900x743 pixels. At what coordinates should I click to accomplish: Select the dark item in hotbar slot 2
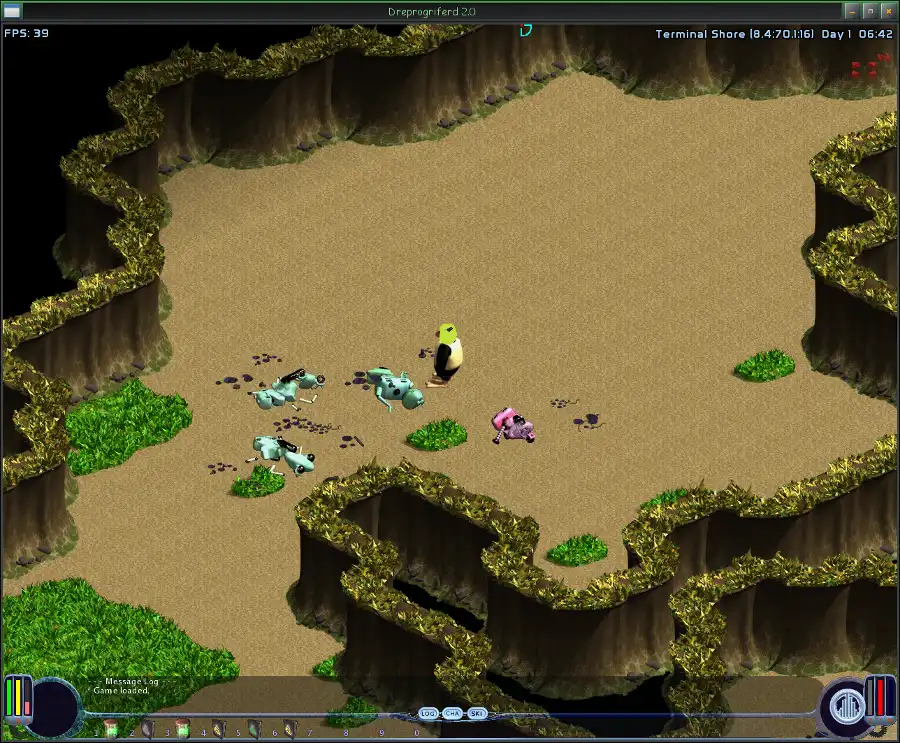[x=147, y=728]
